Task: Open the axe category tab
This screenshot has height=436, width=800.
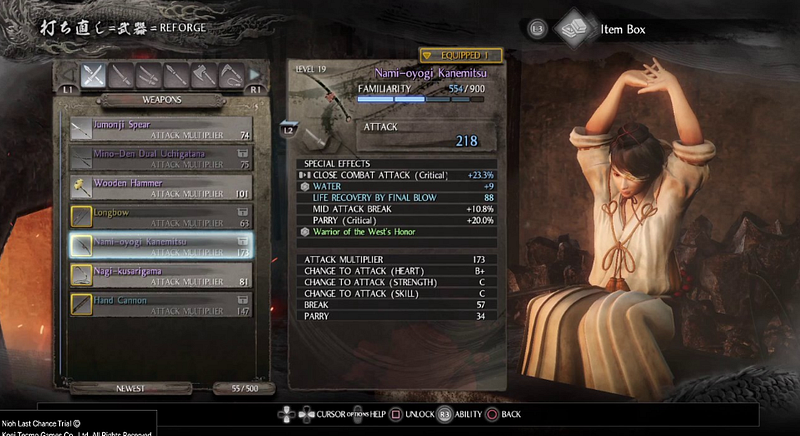Action: click(205, 74)
